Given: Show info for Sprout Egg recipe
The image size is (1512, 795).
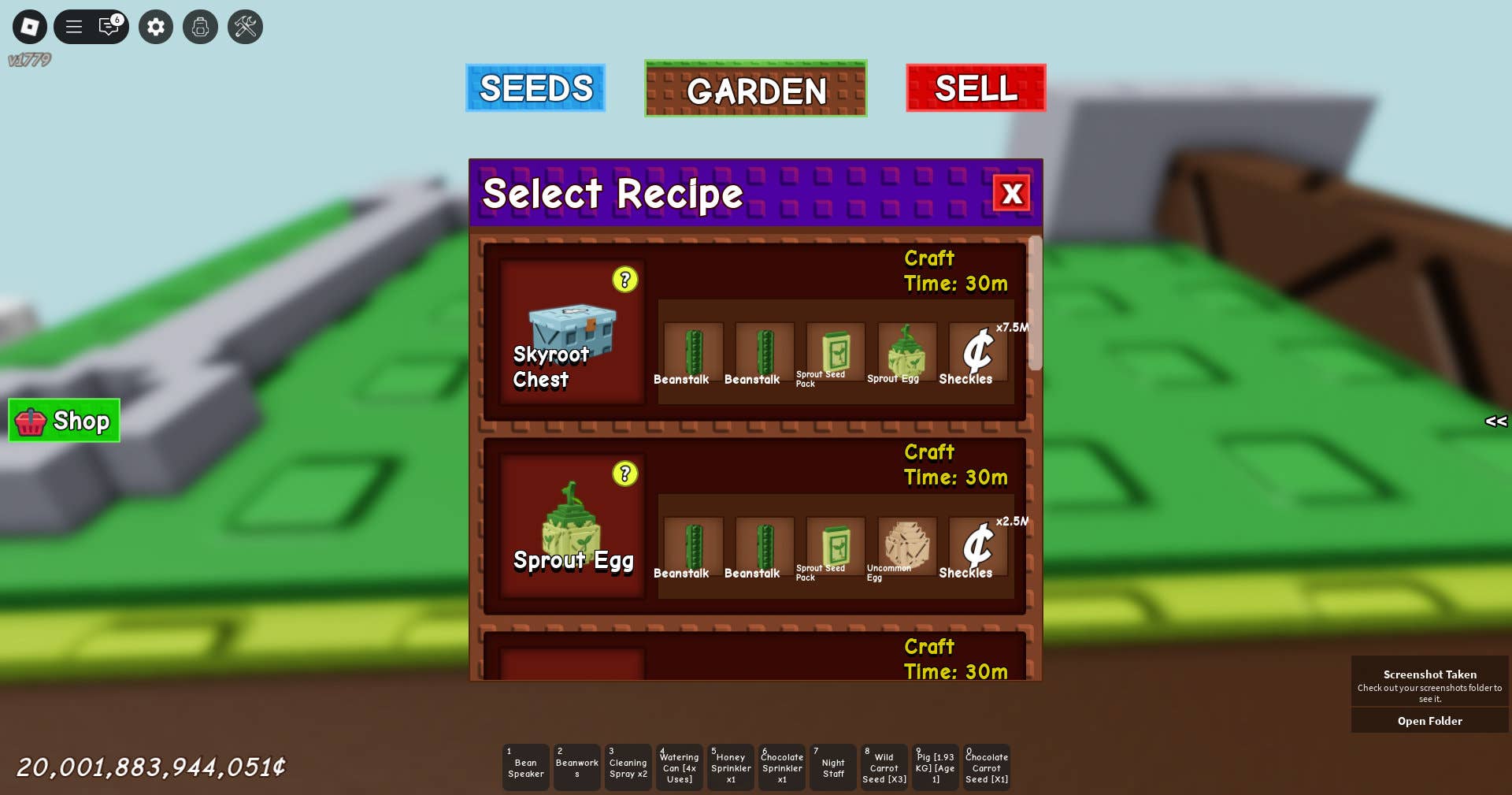Looking at the screenshot, I should point(625,474).
